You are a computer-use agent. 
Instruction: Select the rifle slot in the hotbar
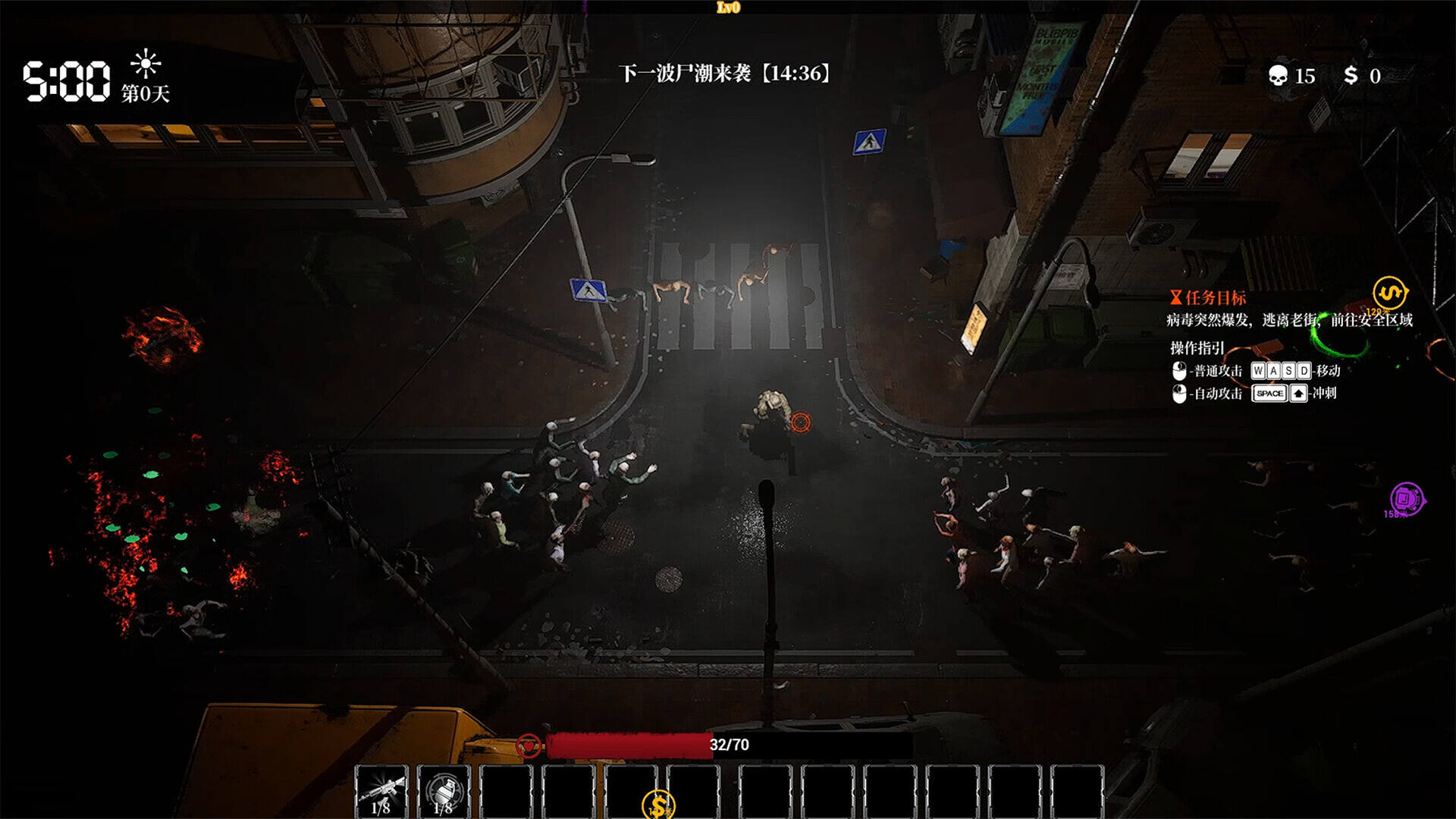click(381, 791)
